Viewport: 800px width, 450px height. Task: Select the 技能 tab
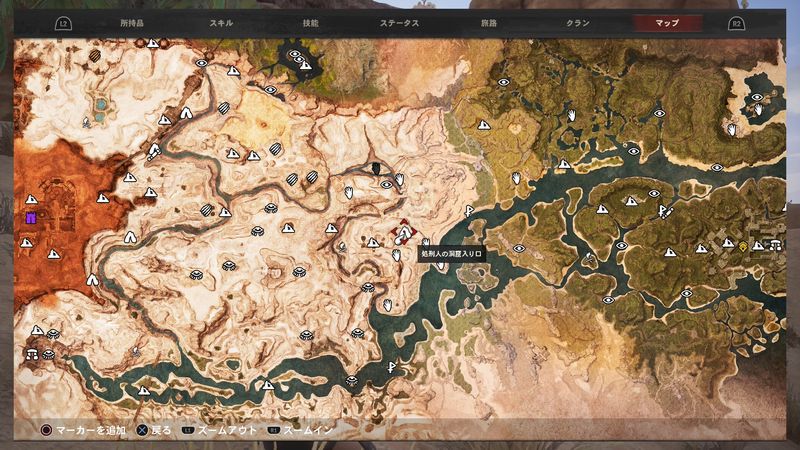(x=312, y=22)
